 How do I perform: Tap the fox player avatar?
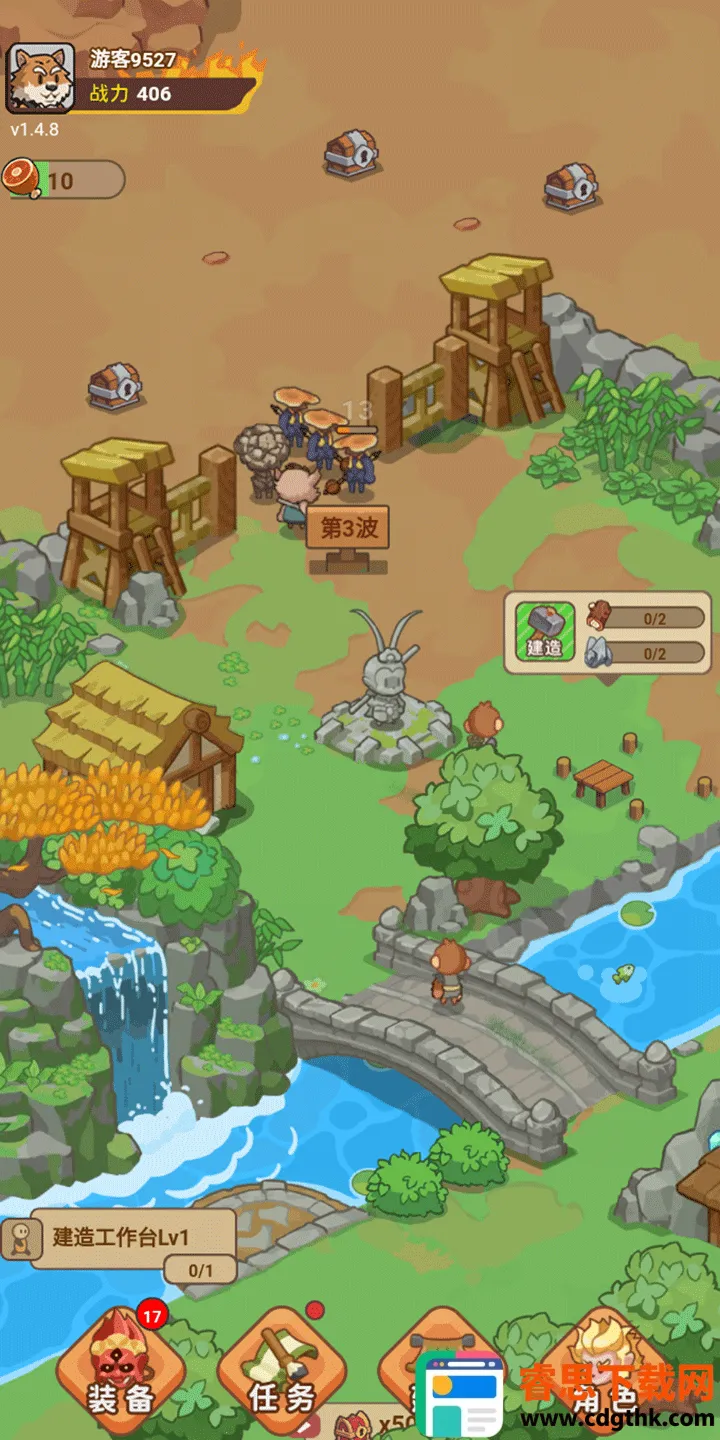[x=40, y=78]
